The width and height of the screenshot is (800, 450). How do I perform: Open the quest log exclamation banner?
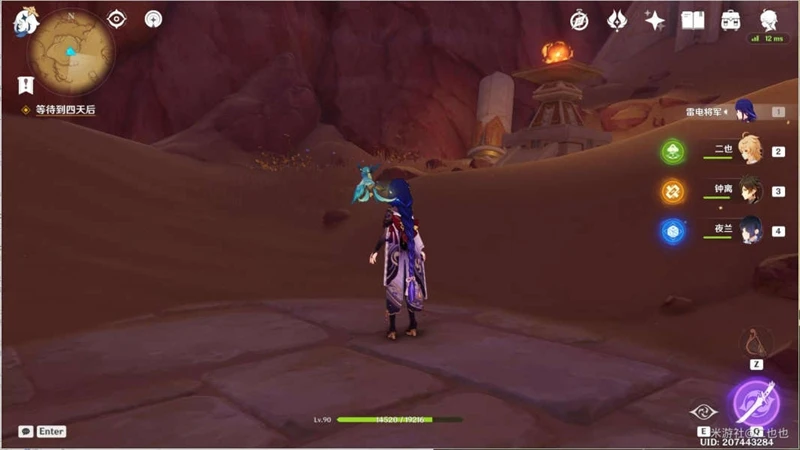(x=26, y=85)
